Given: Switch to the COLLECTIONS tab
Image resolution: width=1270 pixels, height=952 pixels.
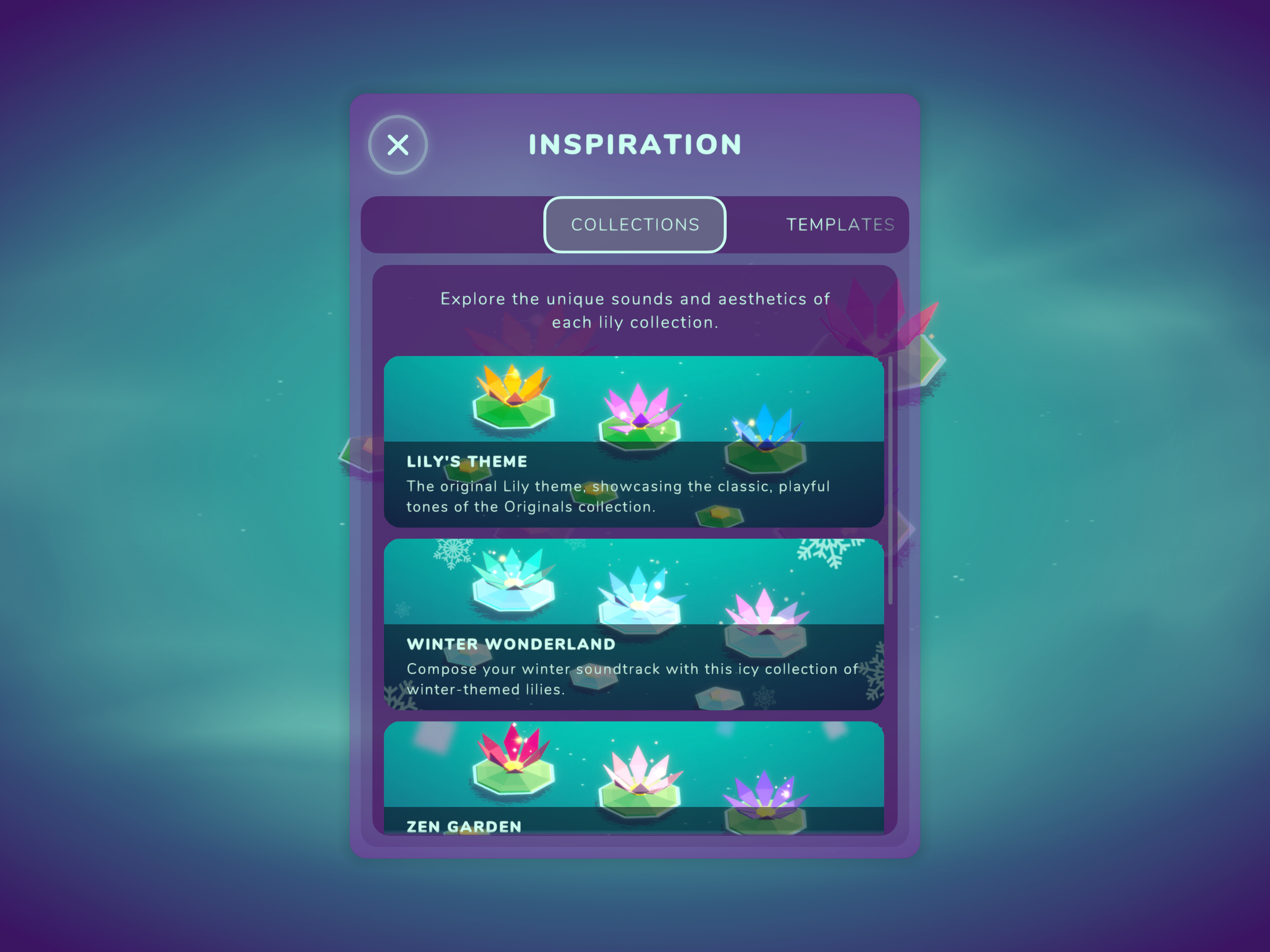Looking at the screenshot, I should point(635,225).
